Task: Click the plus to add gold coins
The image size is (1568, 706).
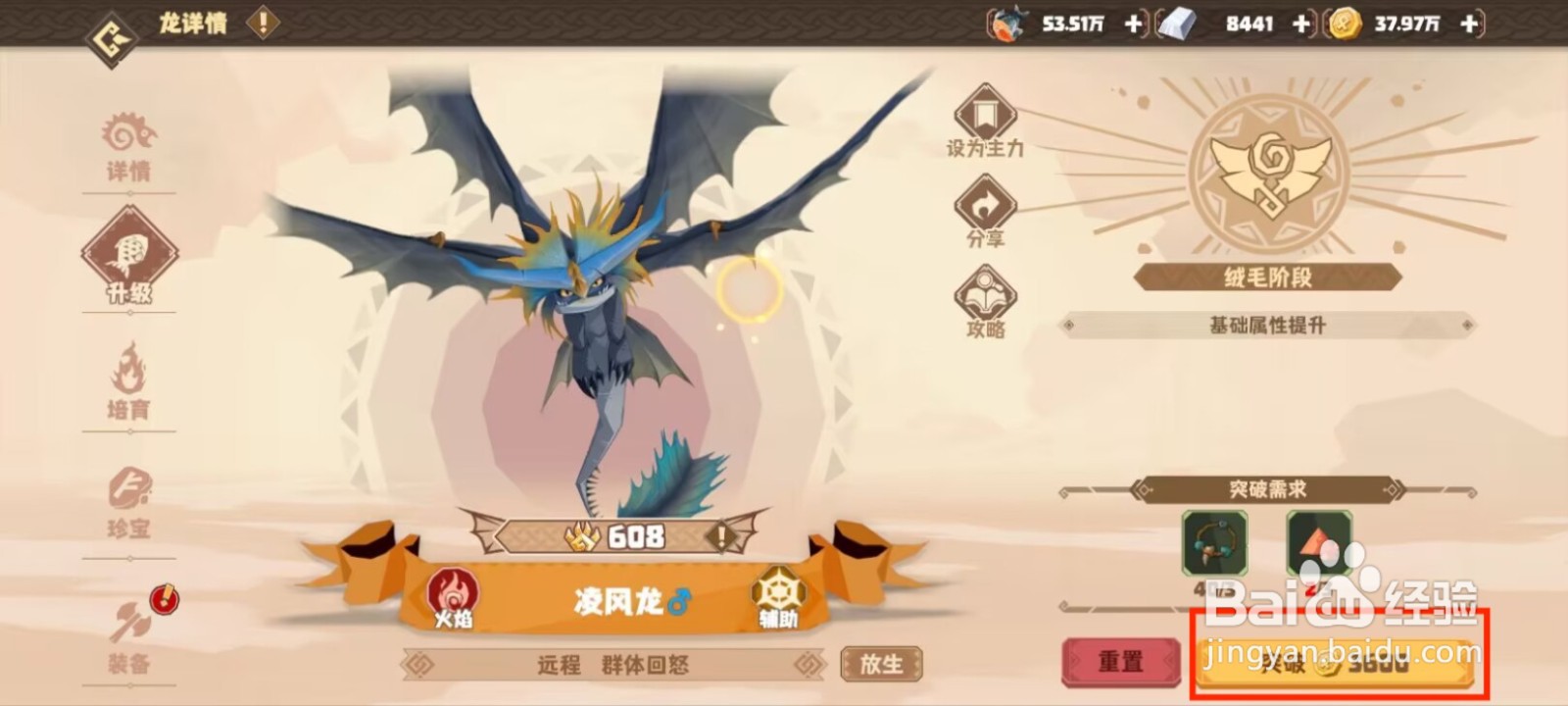Action: pyautogui.click(x=1467, y=22)
